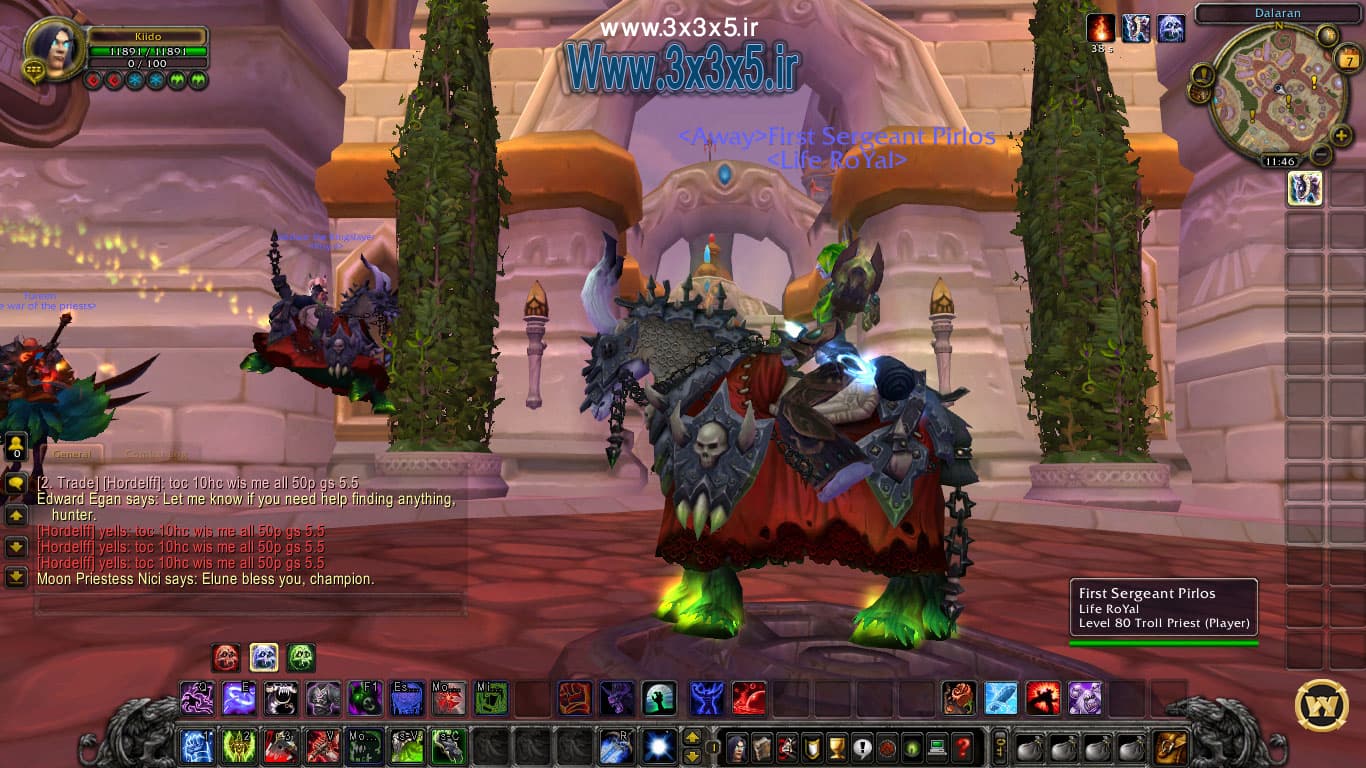Screen dimensions: 1366x768
Task: Open the chat menu speech bubble
Action: (15, 483)
